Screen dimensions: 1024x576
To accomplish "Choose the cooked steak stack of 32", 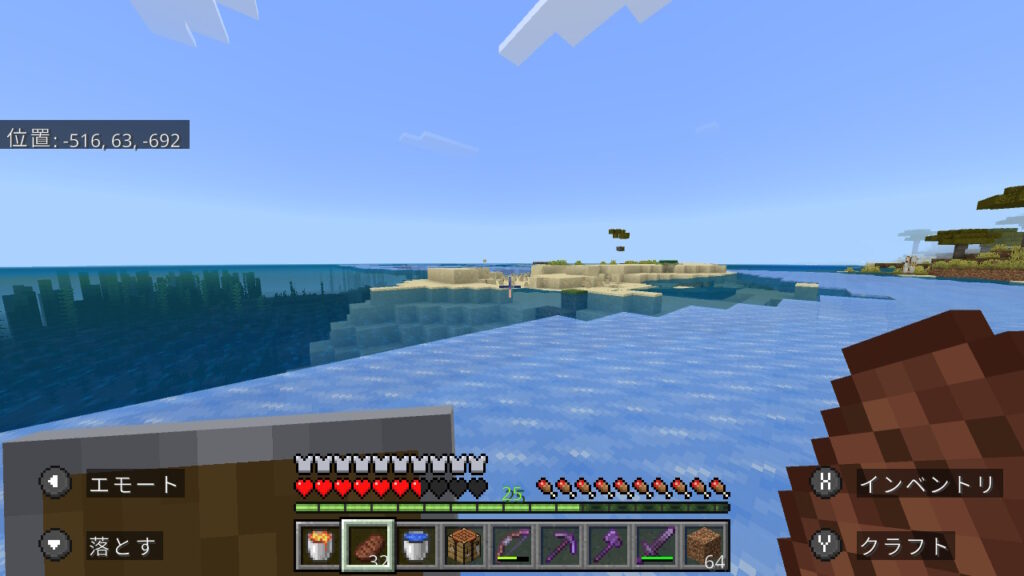I will pos(367,546).
